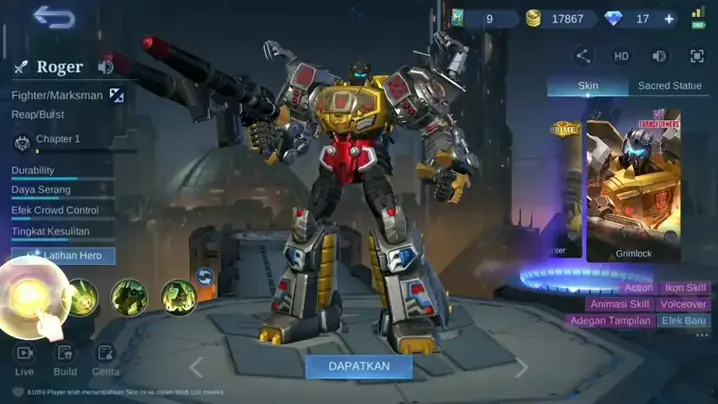Toggle the HD display option

[621, 56]
